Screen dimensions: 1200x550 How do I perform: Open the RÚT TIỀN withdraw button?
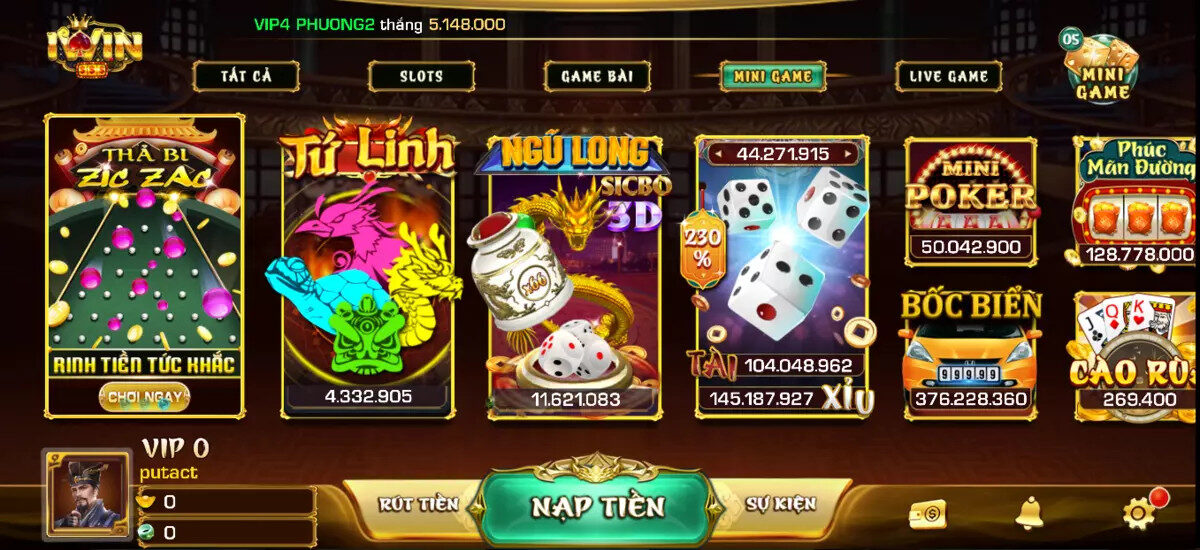point(418,504)
